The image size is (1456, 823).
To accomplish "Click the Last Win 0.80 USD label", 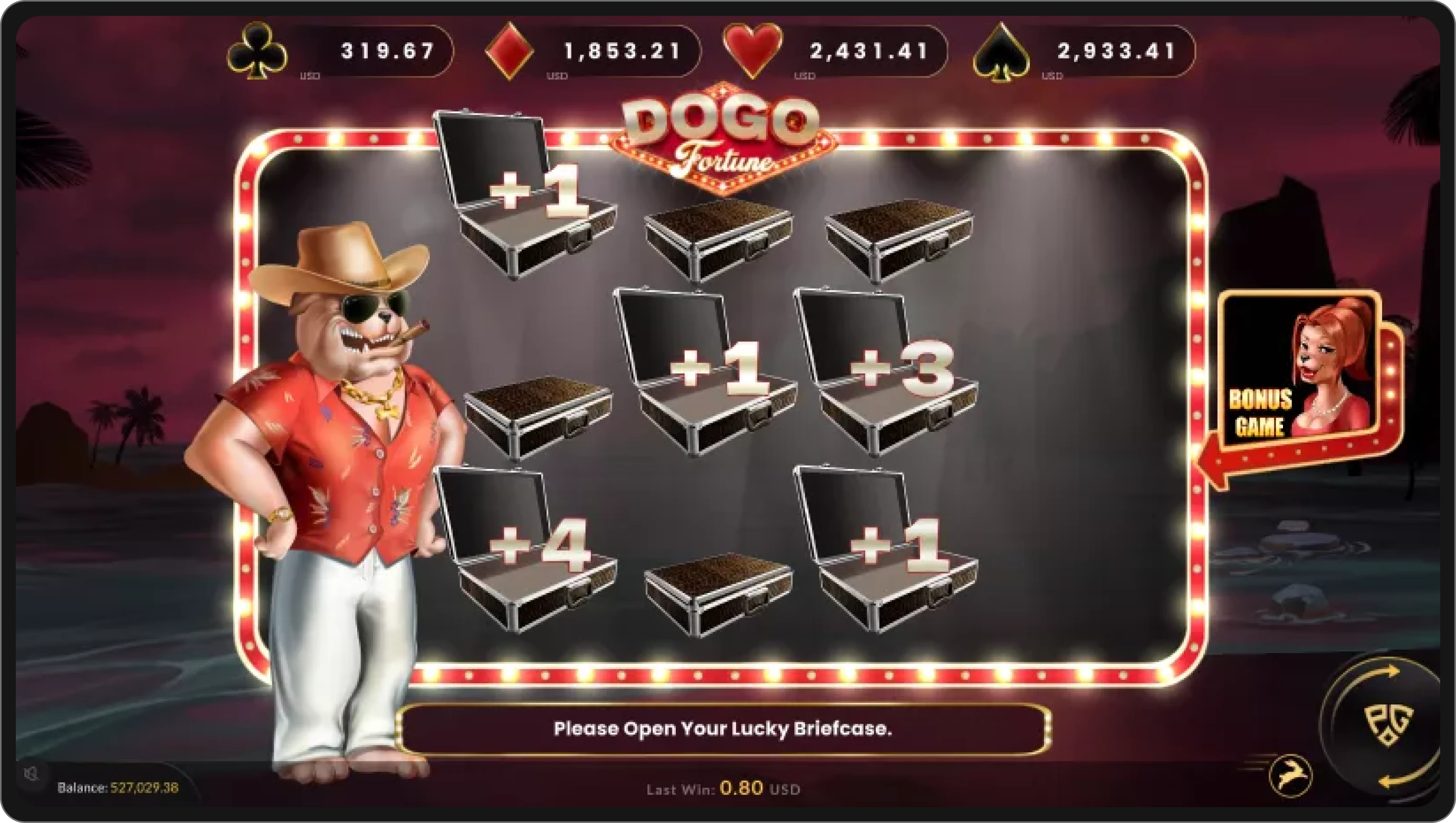I will point(722,789).
